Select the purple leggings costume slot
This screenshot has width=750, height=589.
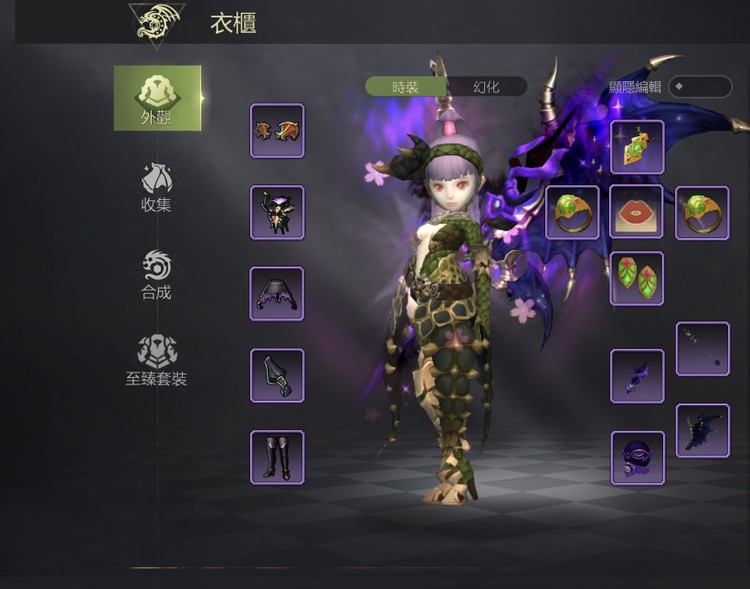click(x=277, y=293)
